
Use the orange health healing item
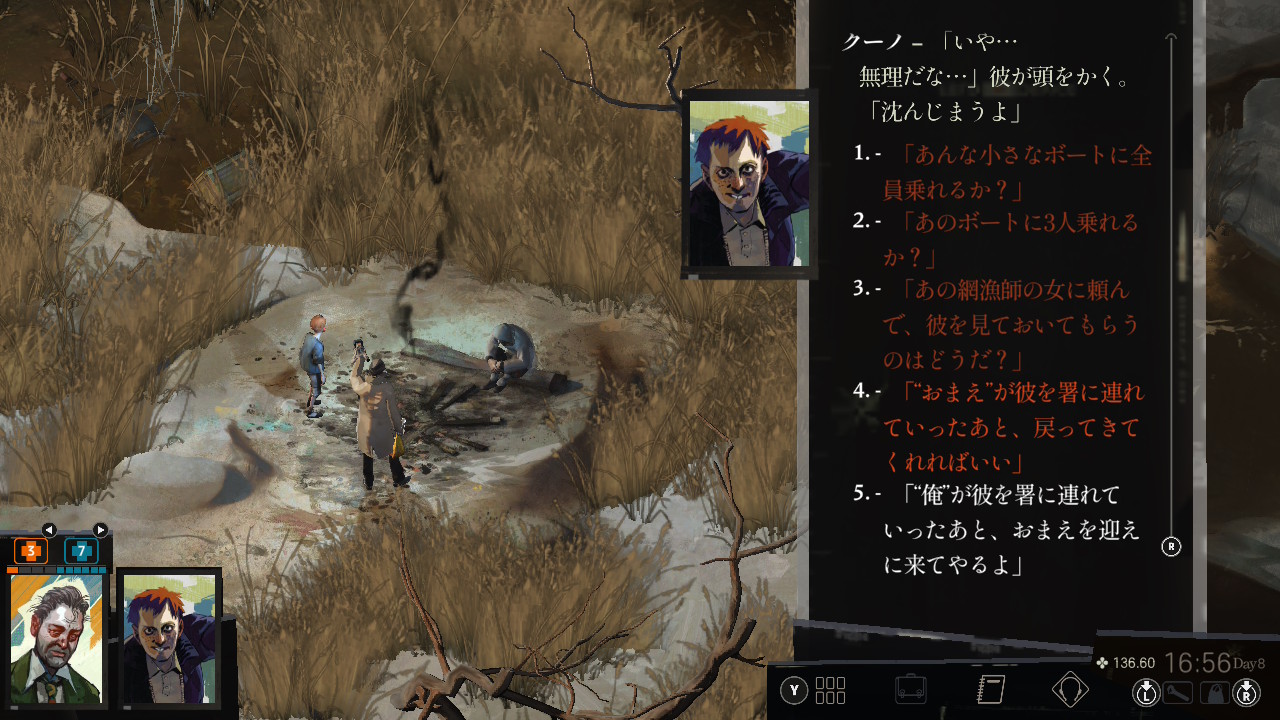click(x=31, y=551)
